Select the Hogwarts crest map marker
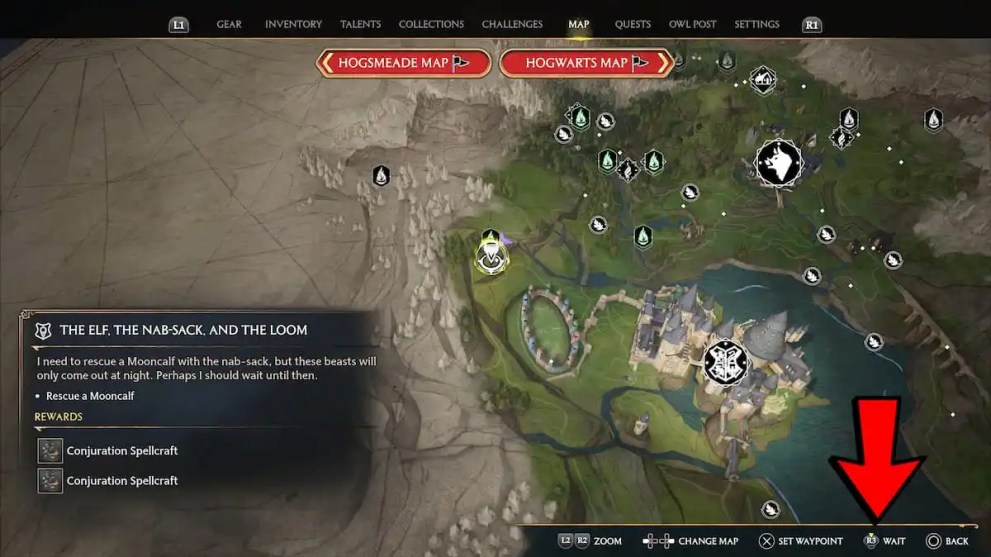The image size is (991, 557). (x=725, y=363)
